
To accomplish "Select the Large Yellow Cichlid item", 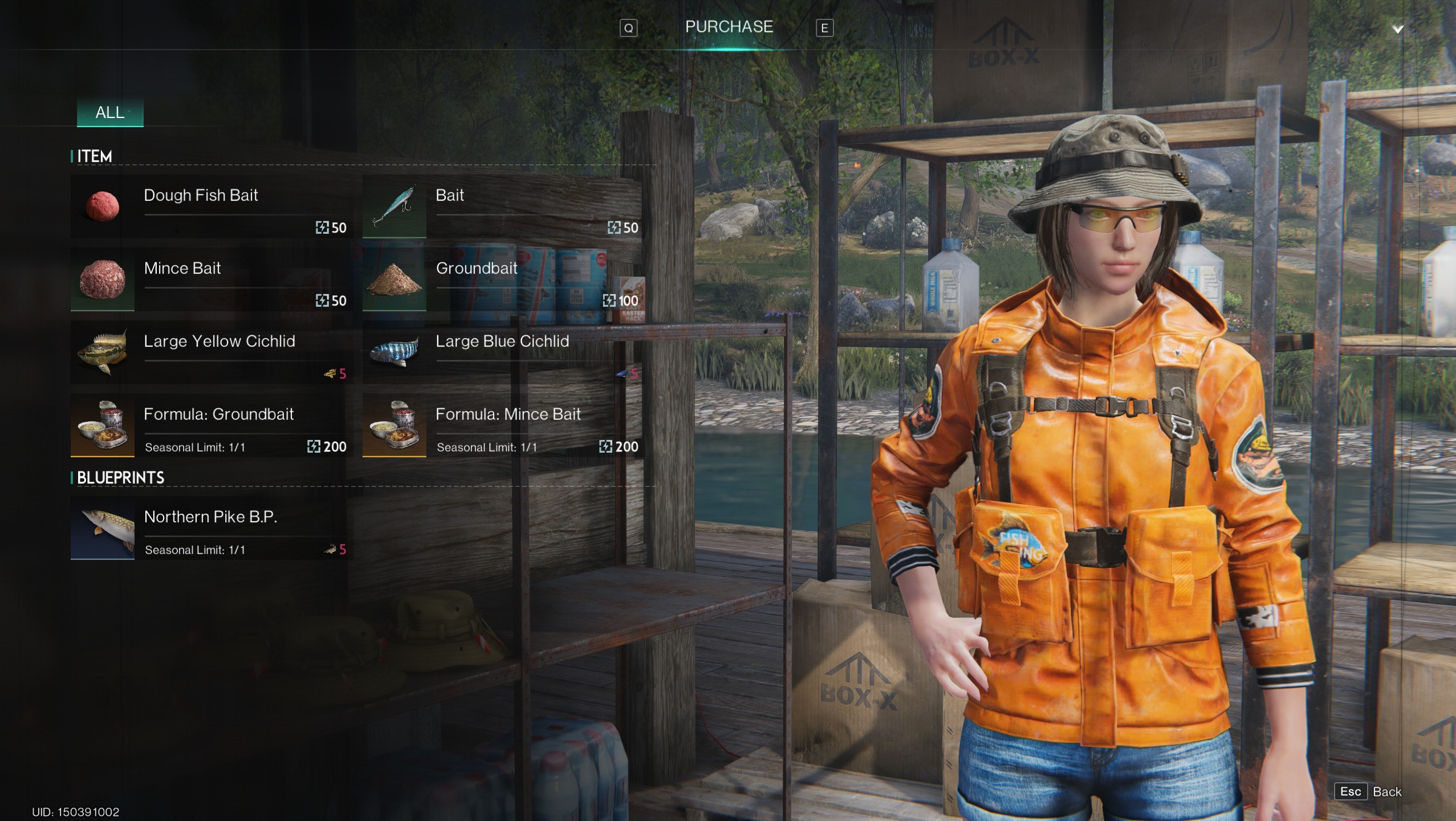I will coord(209,352).
